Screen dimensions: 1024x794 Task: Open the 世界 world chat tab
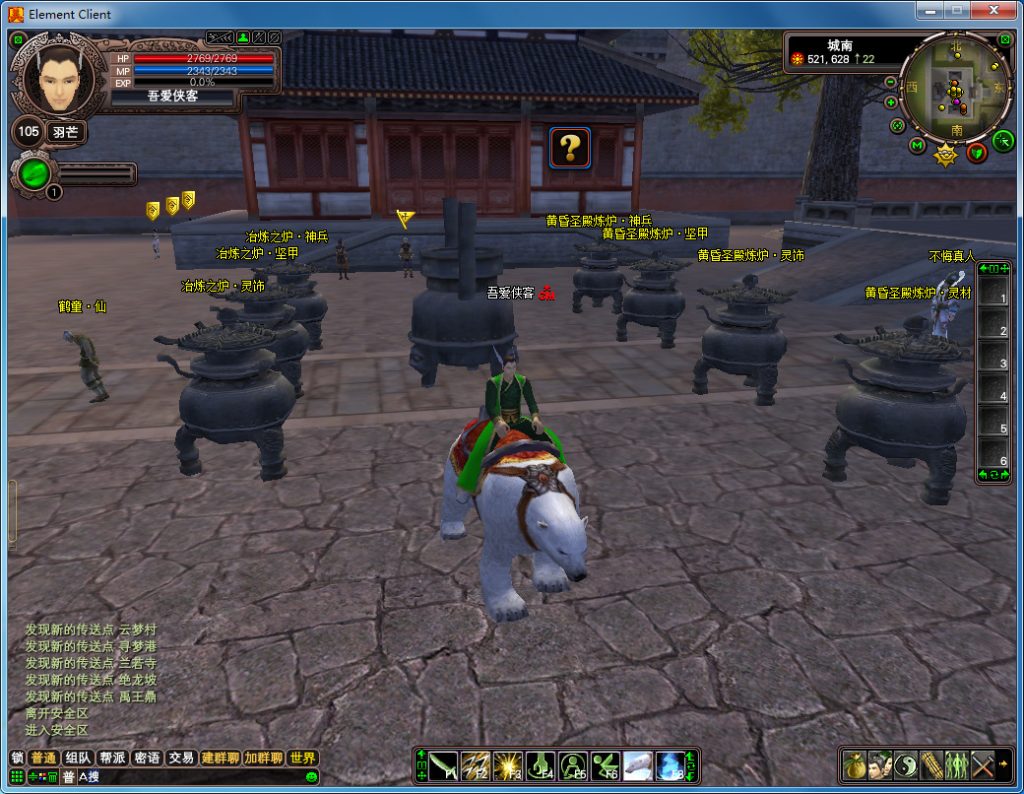[302, 758]
